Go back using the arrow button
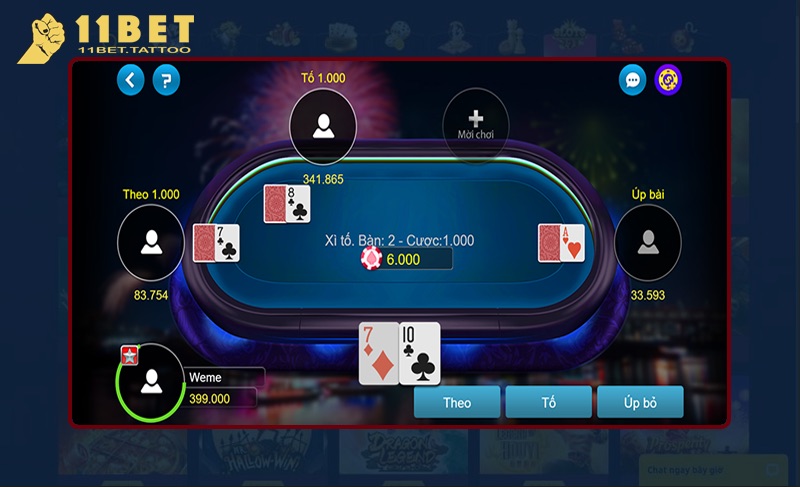This screenshot has width=800, height=487. pos(131,80)
